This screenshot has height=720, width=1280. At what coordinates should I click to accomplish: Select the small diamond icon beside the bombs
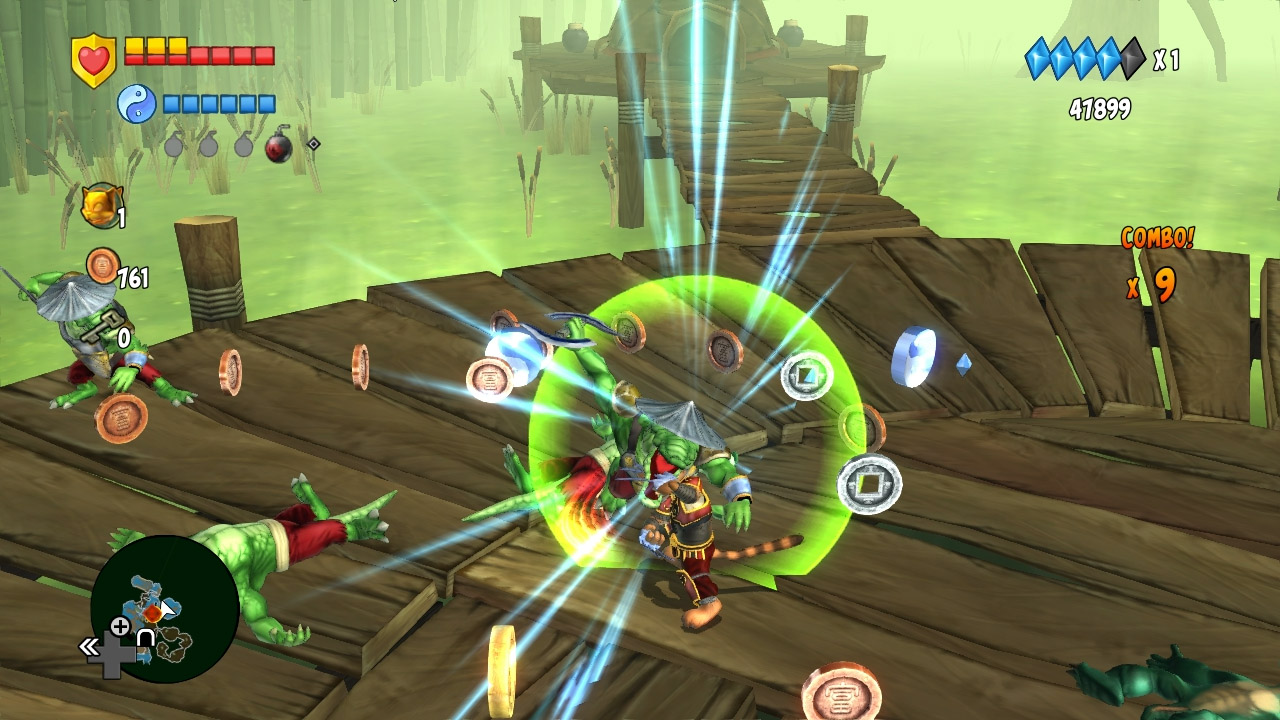(x=314, y=143)
